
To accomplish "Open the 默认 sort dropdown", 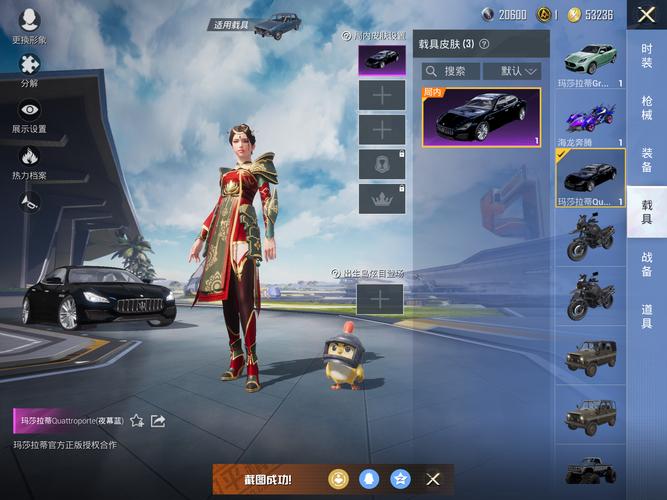I will (x=512, y=71).
